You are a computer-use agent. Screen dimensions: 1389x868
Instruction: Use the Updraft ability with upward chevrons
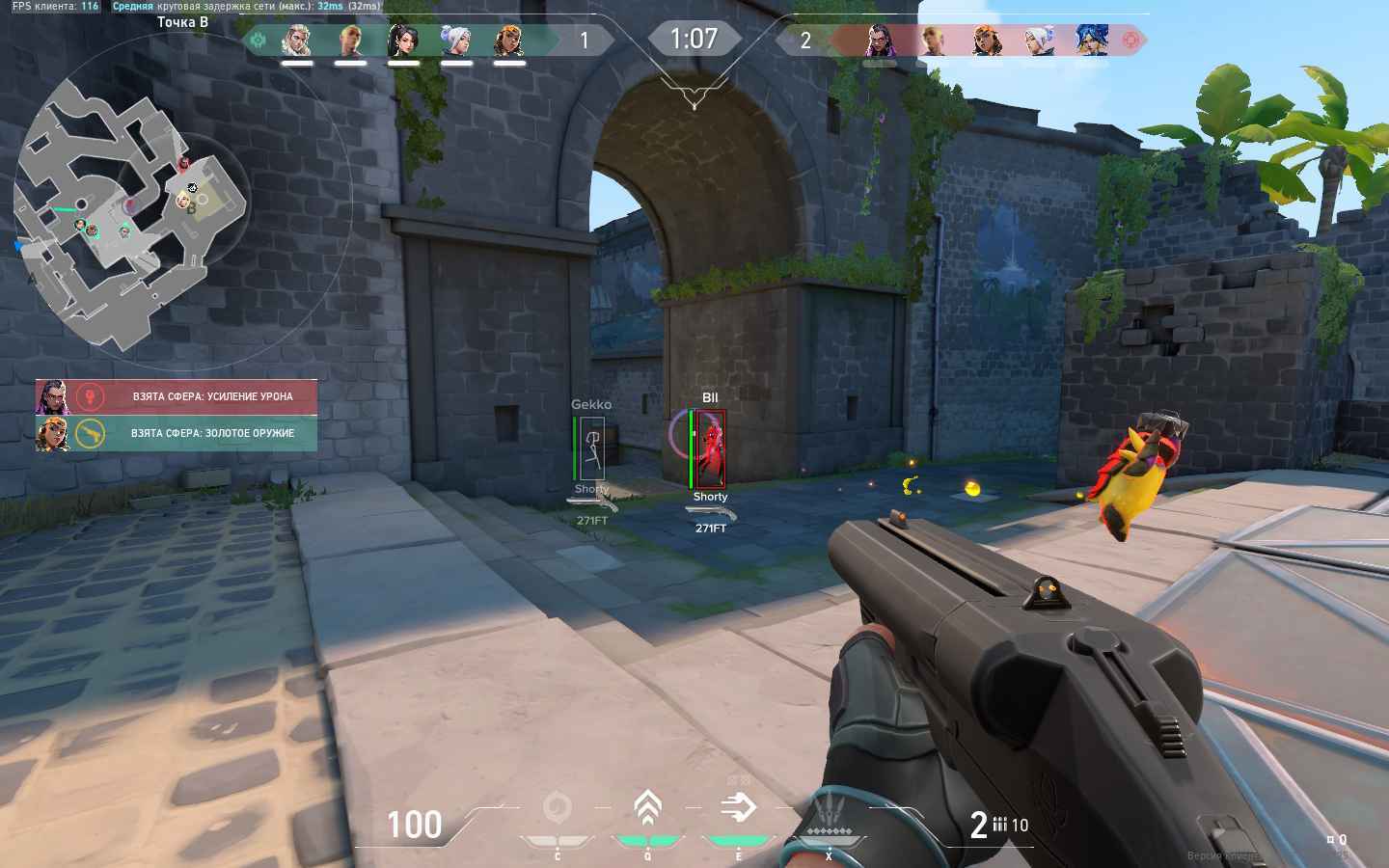pos(647,808)
